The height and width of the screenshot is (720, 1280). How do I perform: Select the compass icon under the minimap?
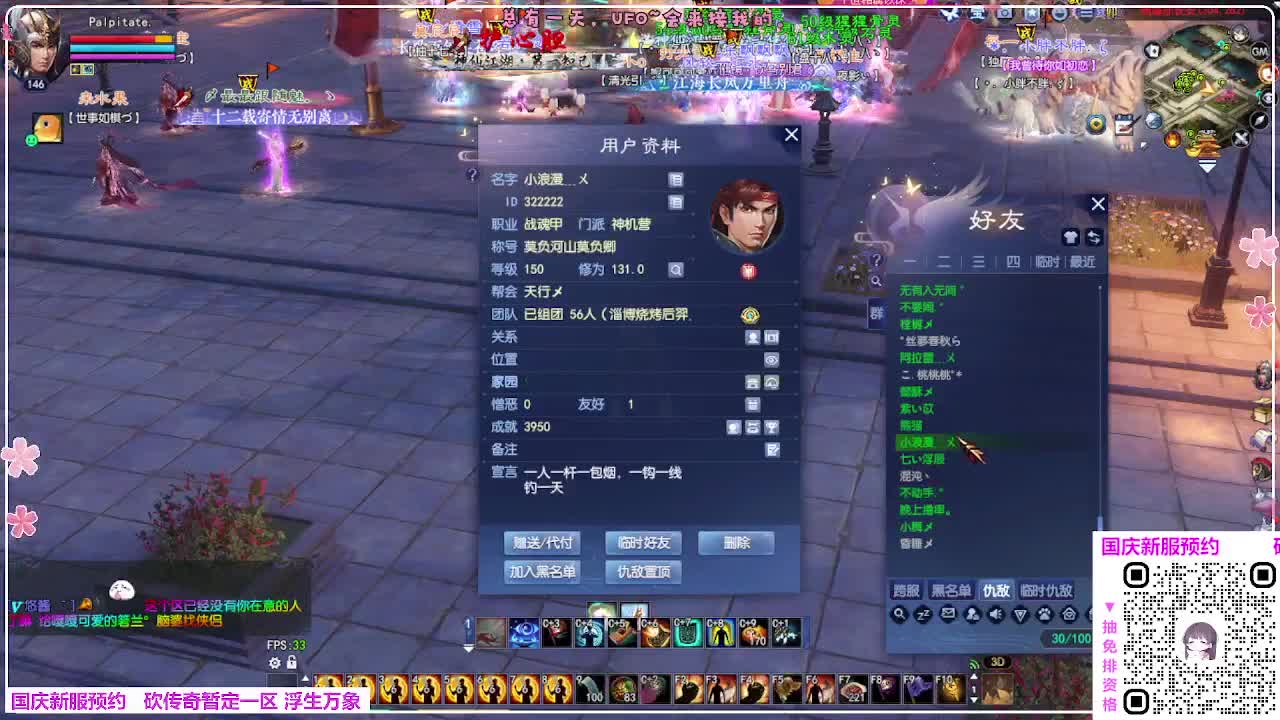[x=1258, y=120]
